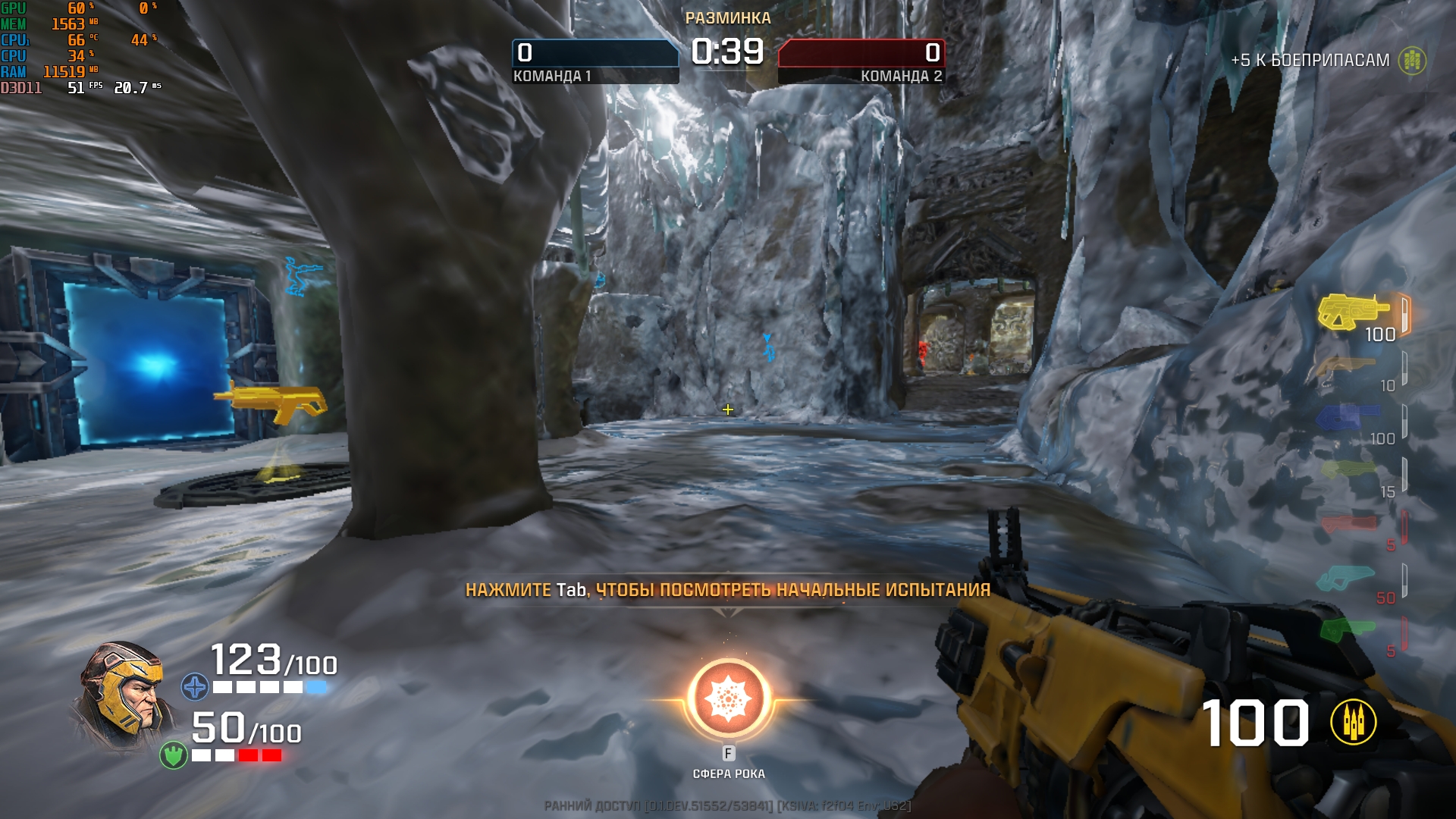Select the bright green railgun icon

(x=1347, y=629)
